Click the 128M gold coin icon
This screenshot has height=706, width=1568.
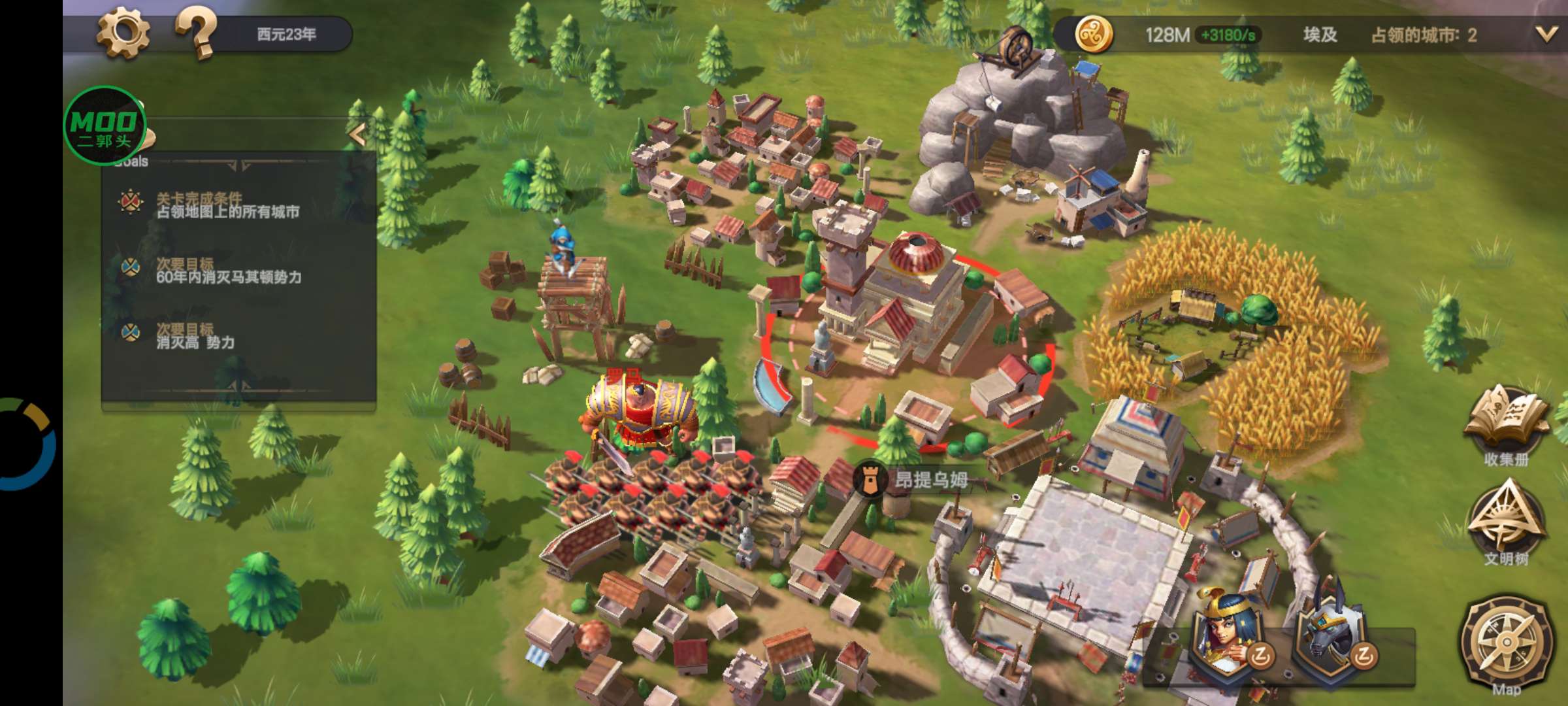(1094, 34)
